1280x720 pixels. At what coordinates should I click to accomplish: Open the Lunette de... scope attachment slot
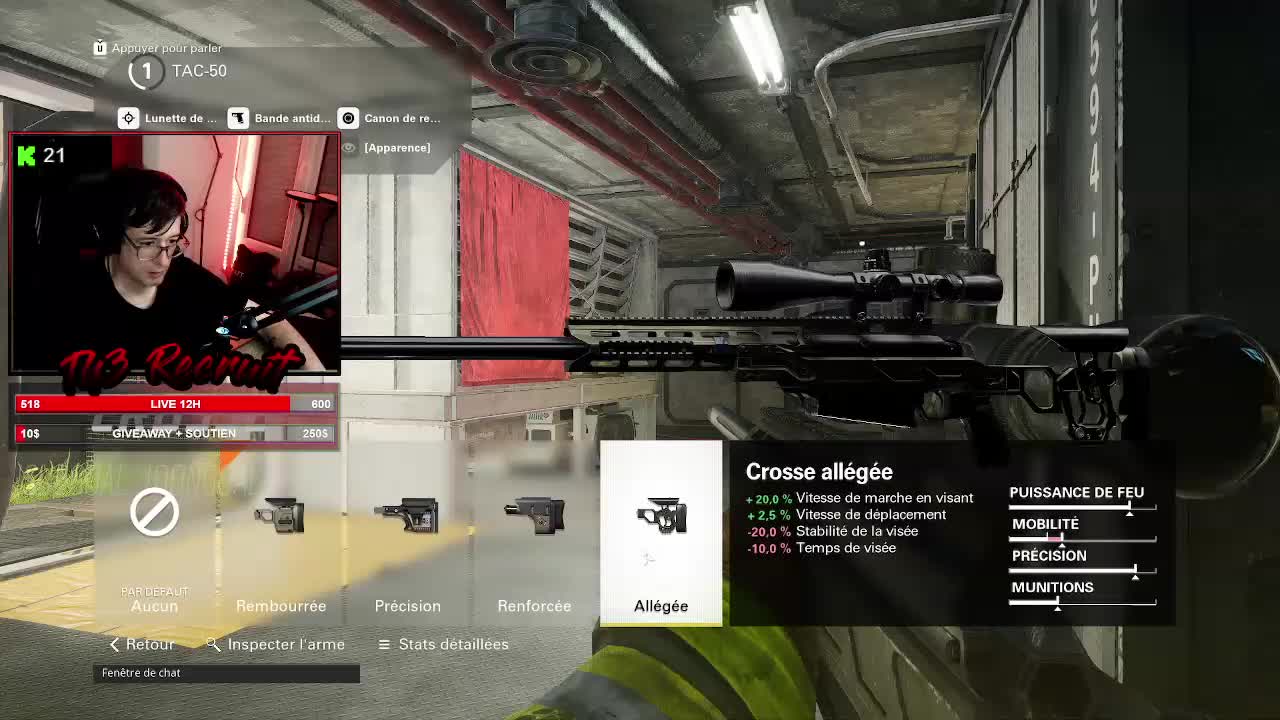(168, 118)
